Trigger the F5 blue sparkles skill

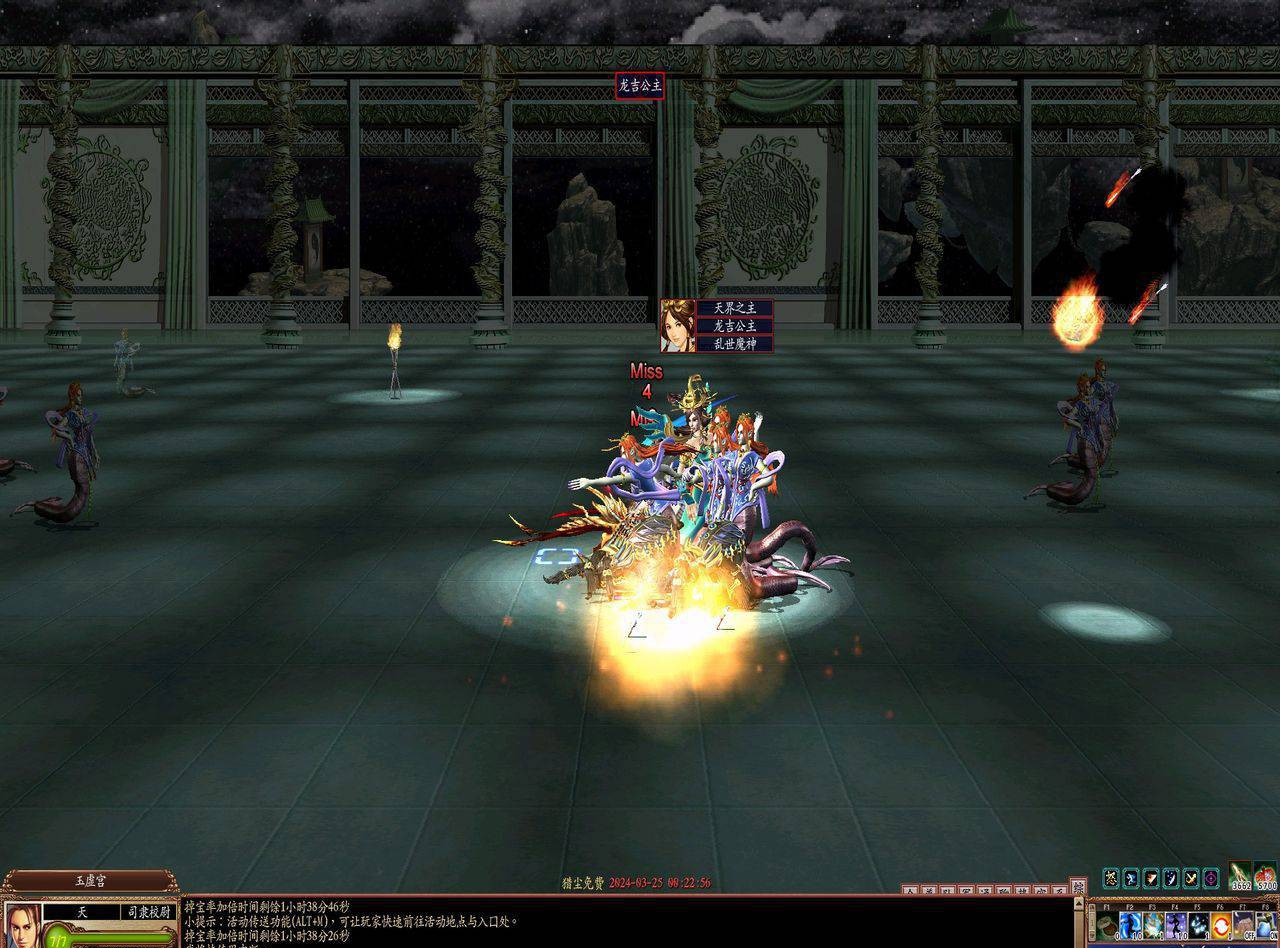click(x=1198, y=927)
